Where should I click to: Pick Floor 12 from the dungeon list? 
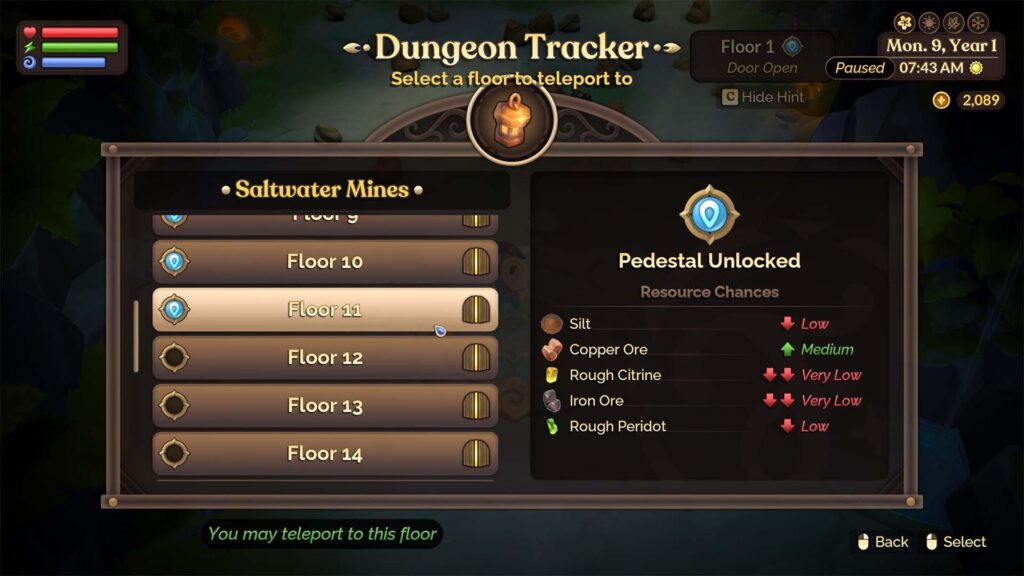(324, 358)
